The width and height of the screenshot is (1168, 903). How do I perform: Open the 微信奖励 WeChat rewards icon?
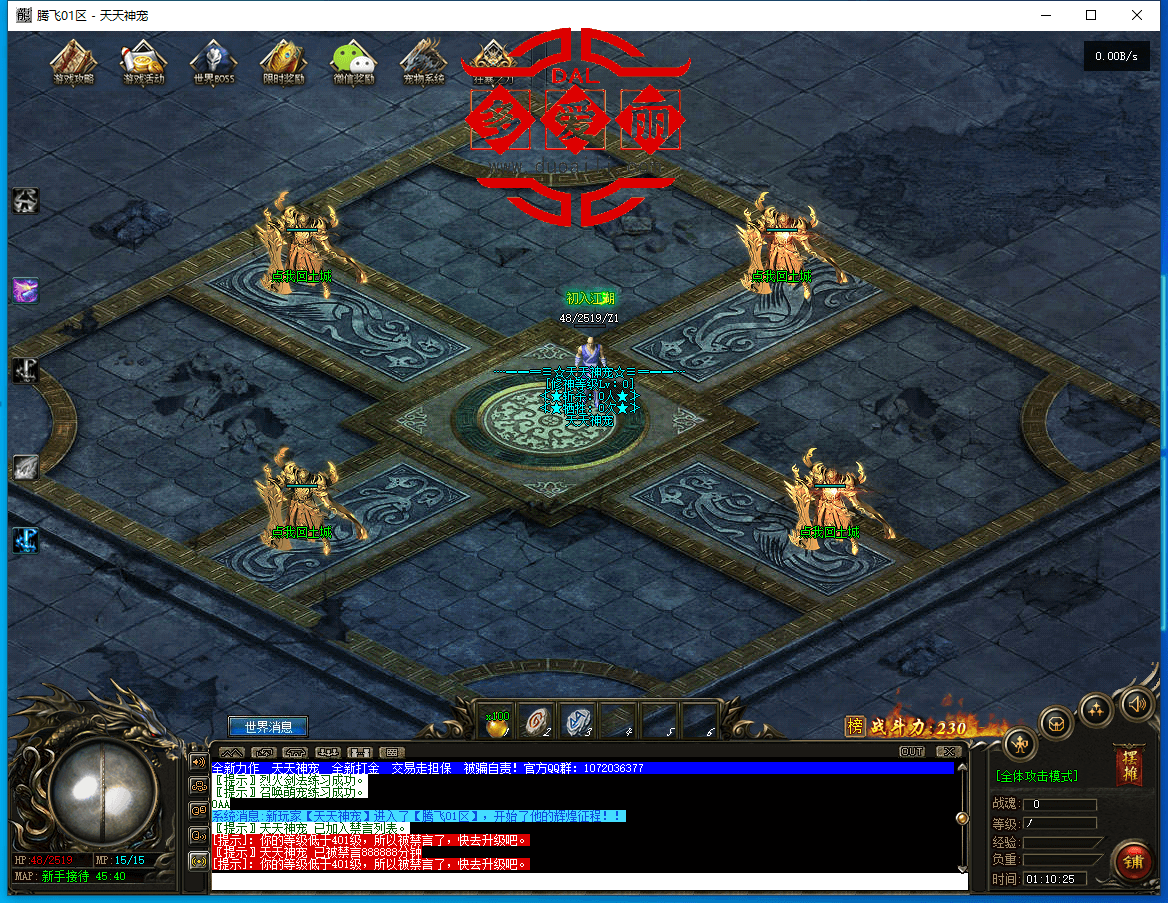353,62
